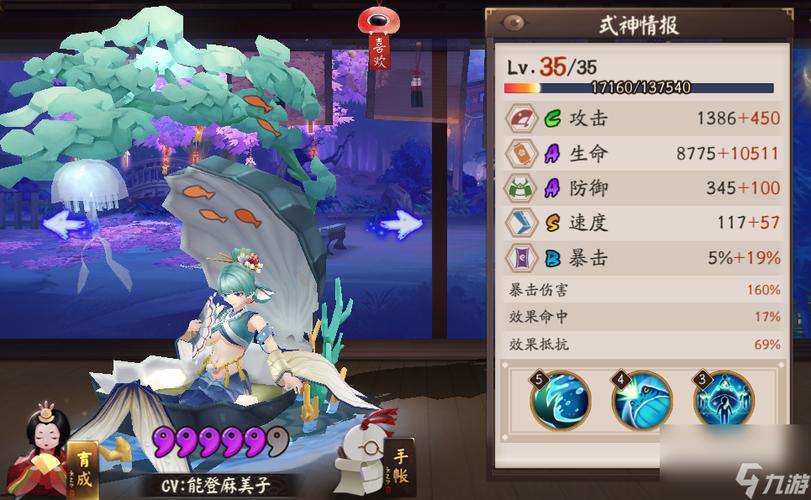The height and width of the screenshot is (500, 811).
Task: Go to the next shikigami with right arrow
Action: pyautogui.click(x=399, y=222)
